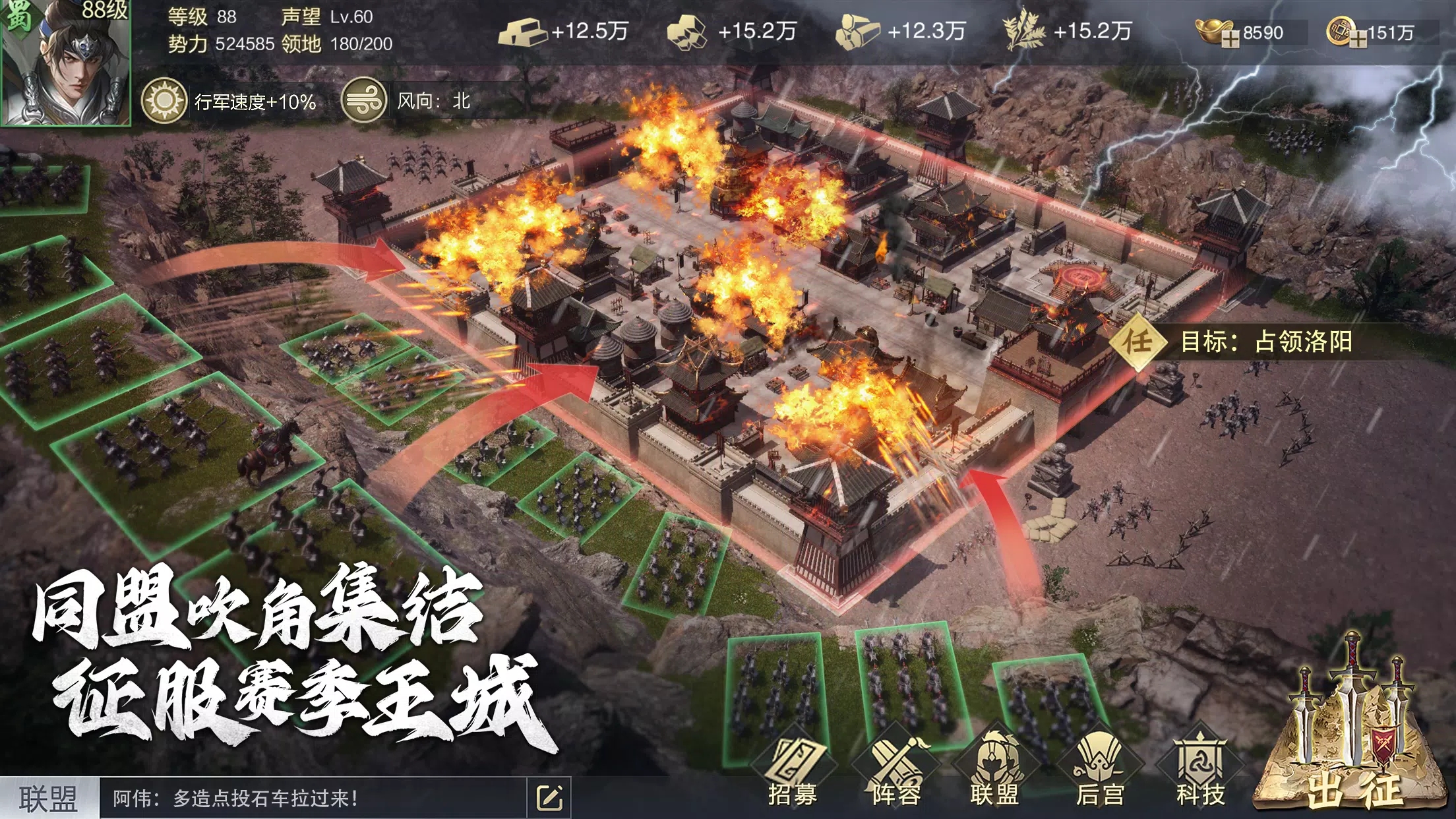Click the 行军速度+10% march speed buff icon
This screenshot has width=1456, height=819.
click(164, 100)
